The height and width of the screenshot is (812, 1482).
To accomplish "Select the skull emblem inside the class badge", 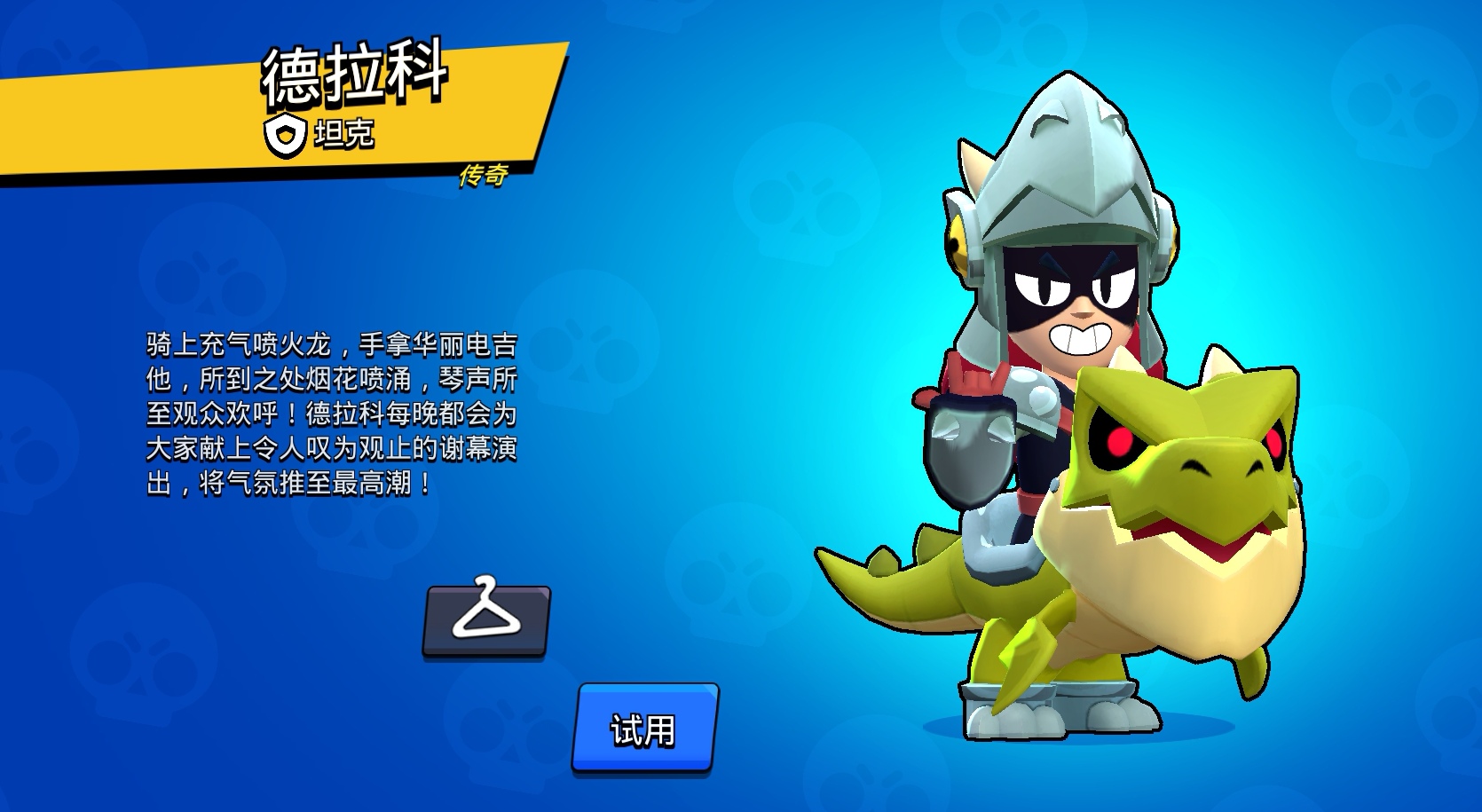I will pyautogui.click(x=286, y=135).
